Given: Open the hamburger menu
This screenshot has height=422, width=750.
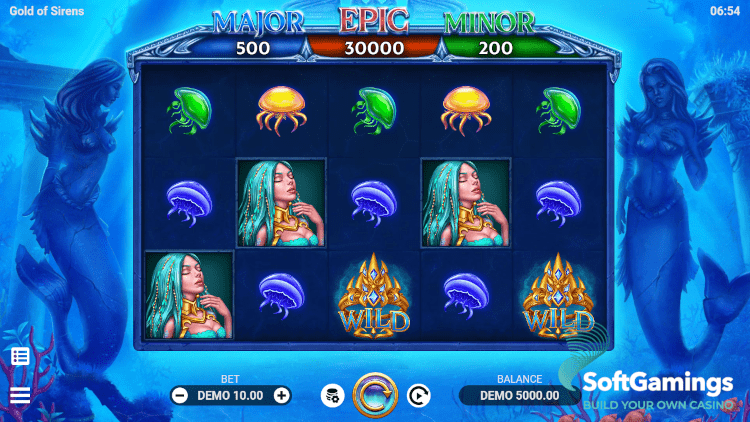Looking at the screenshot, I should click(20, 395).
